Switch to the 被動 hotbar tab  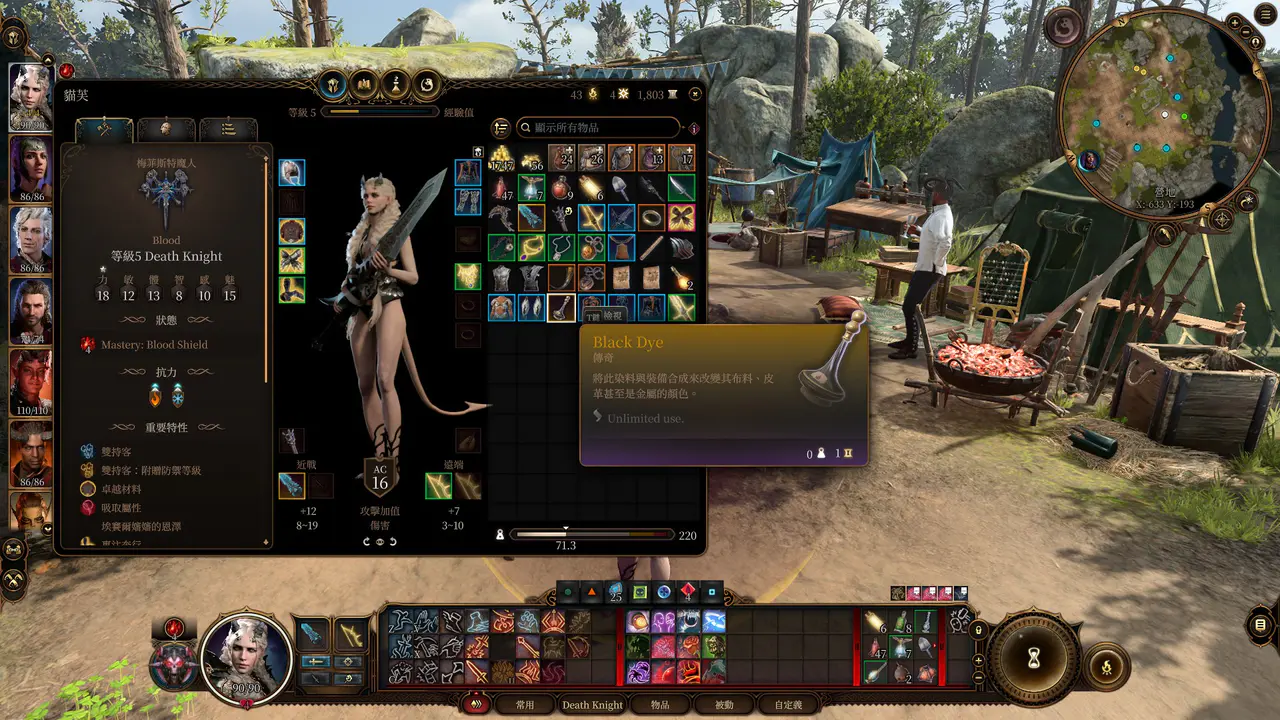click(x=723, y=705)
